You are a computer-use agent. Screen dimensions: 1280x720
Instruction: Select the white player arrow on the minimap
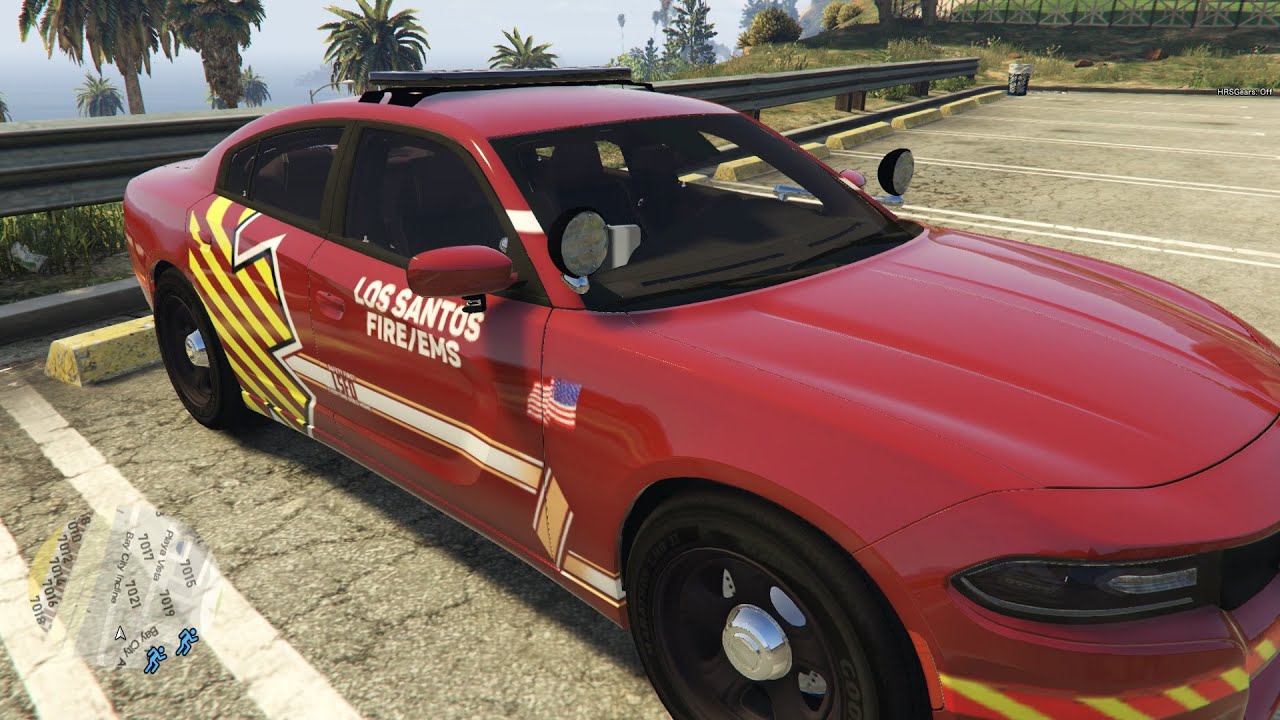click(121, 632)
